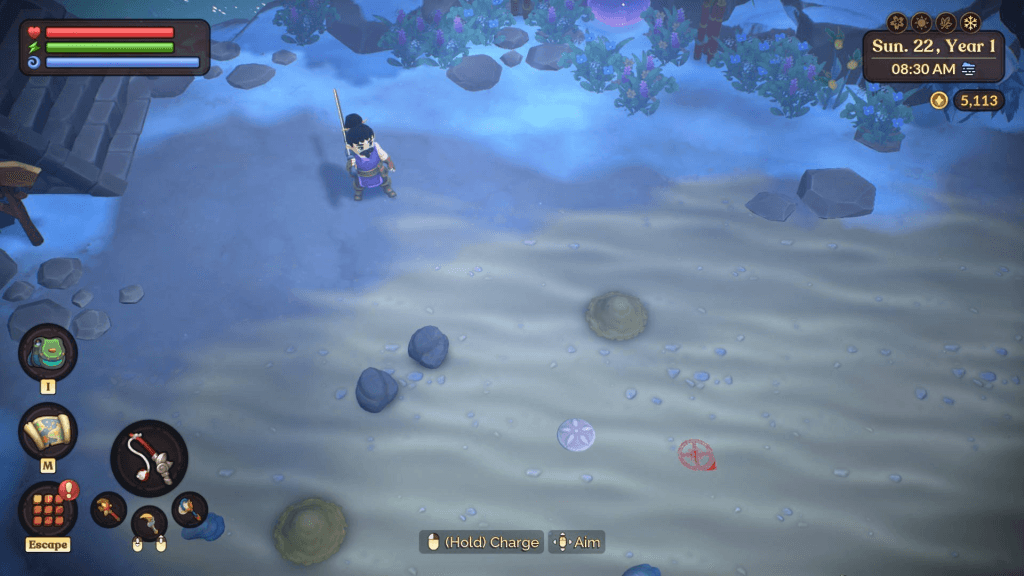Select the equipped fishing rod tool
Viewport: 1024px width, 576px height.
point(149,458)
